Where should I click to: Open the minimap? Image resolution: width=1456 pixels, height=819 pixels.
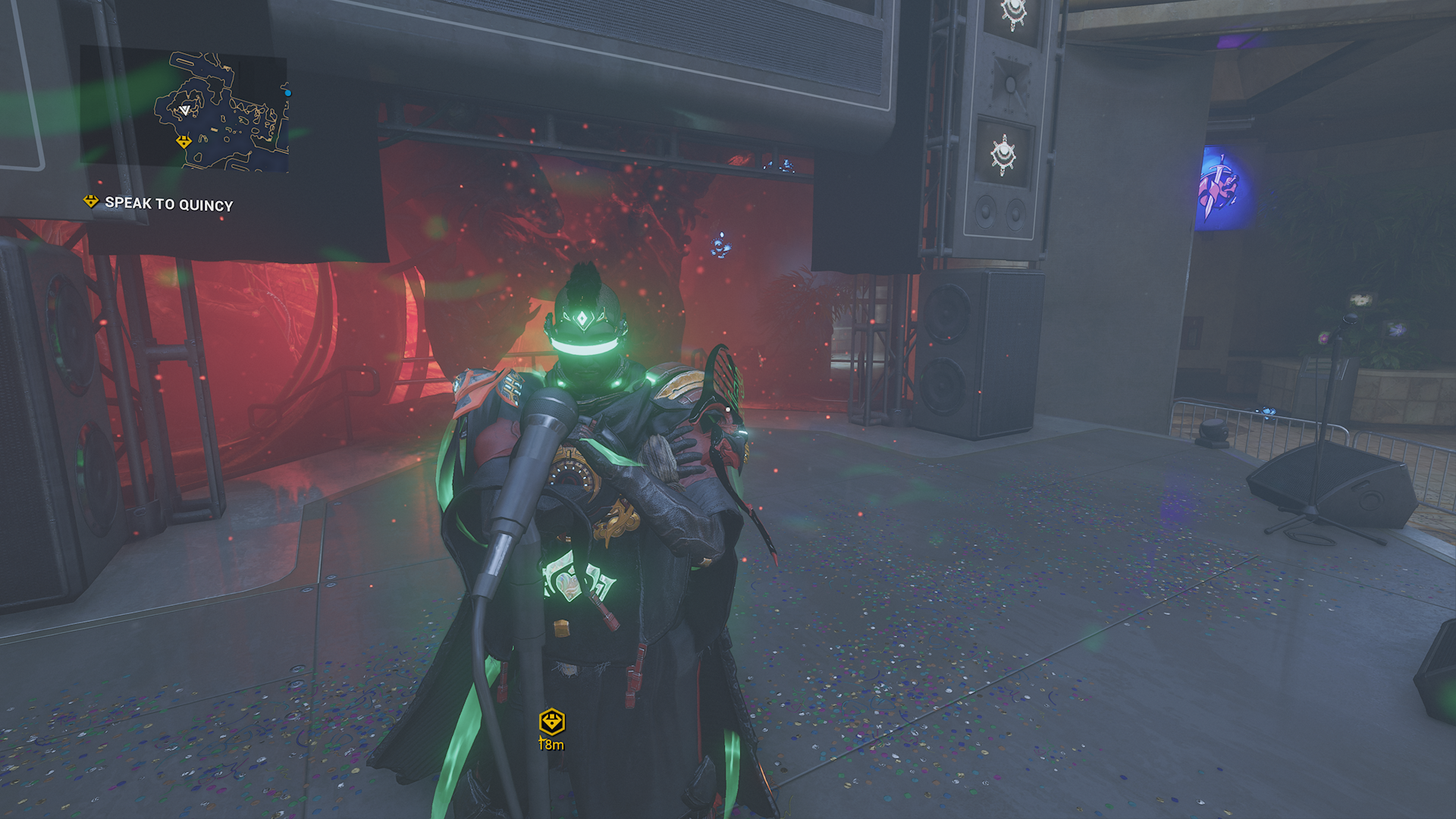[x=184, y=108]
